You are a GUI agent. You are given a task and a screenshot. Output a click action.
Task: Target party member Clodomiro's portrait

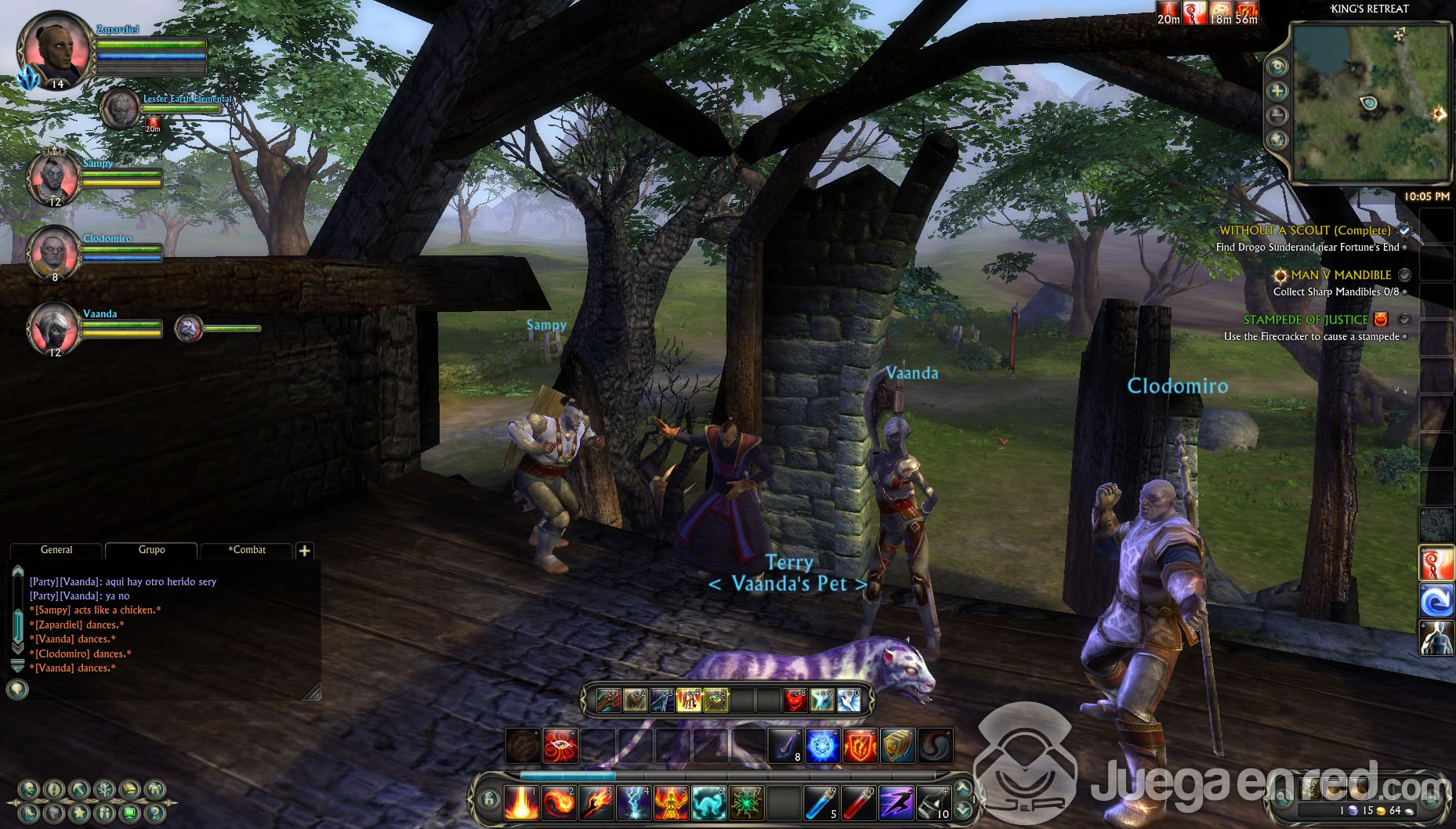click(x=53, y=252)
